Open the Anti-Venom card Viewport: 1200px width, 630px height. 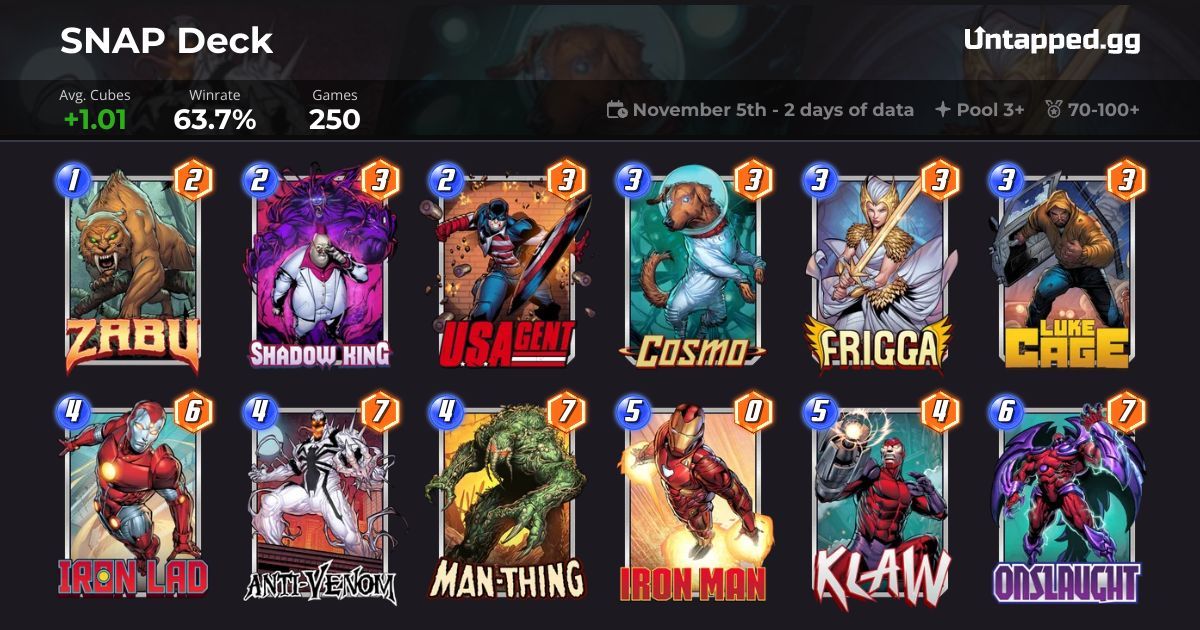320,500
